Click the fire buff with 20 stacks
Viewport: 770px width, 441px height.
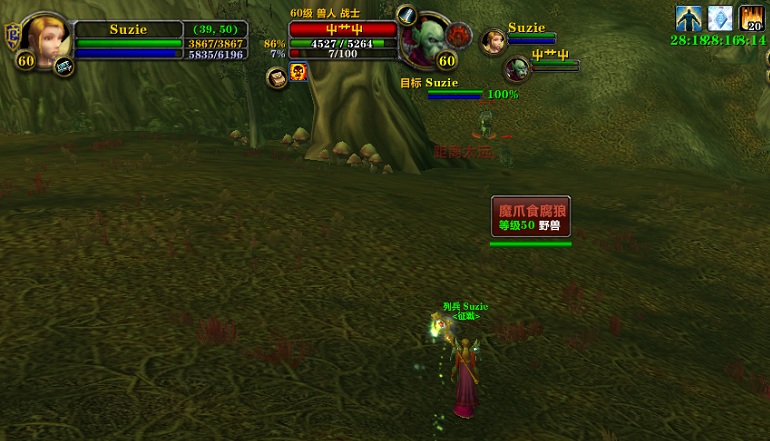tap(752, 19)
